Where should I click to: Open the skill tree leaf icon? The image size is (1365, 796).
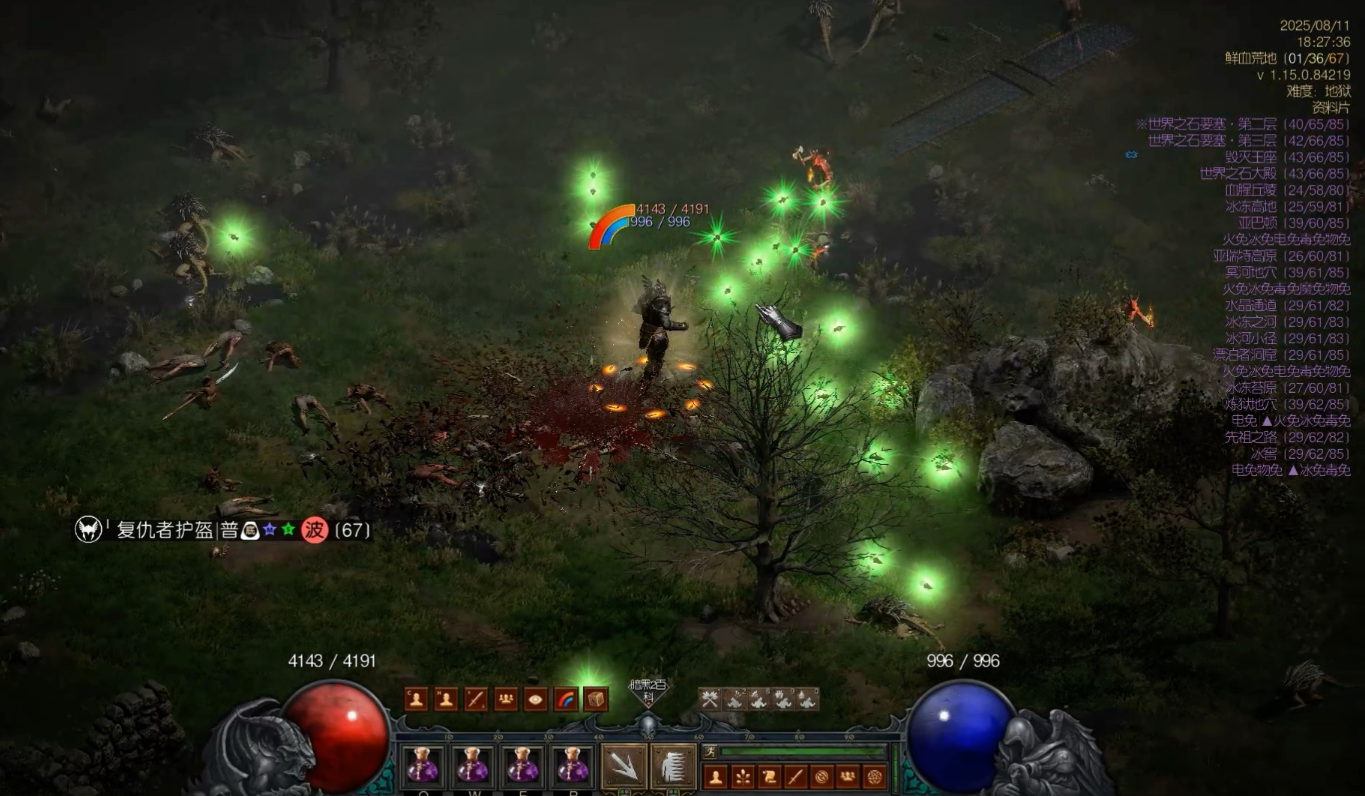743,776
